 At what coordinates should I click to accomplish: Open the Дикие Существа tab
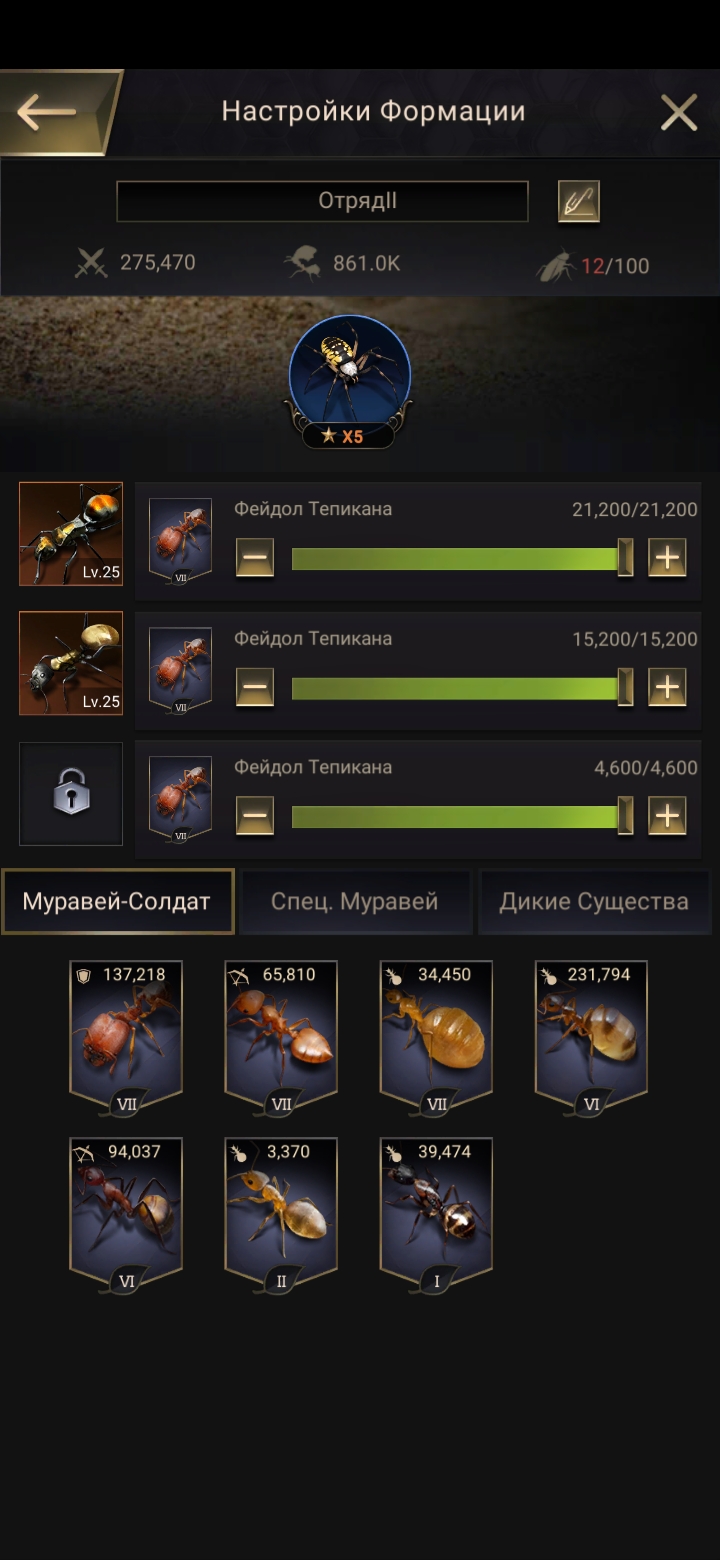click(x=594, y=902)
